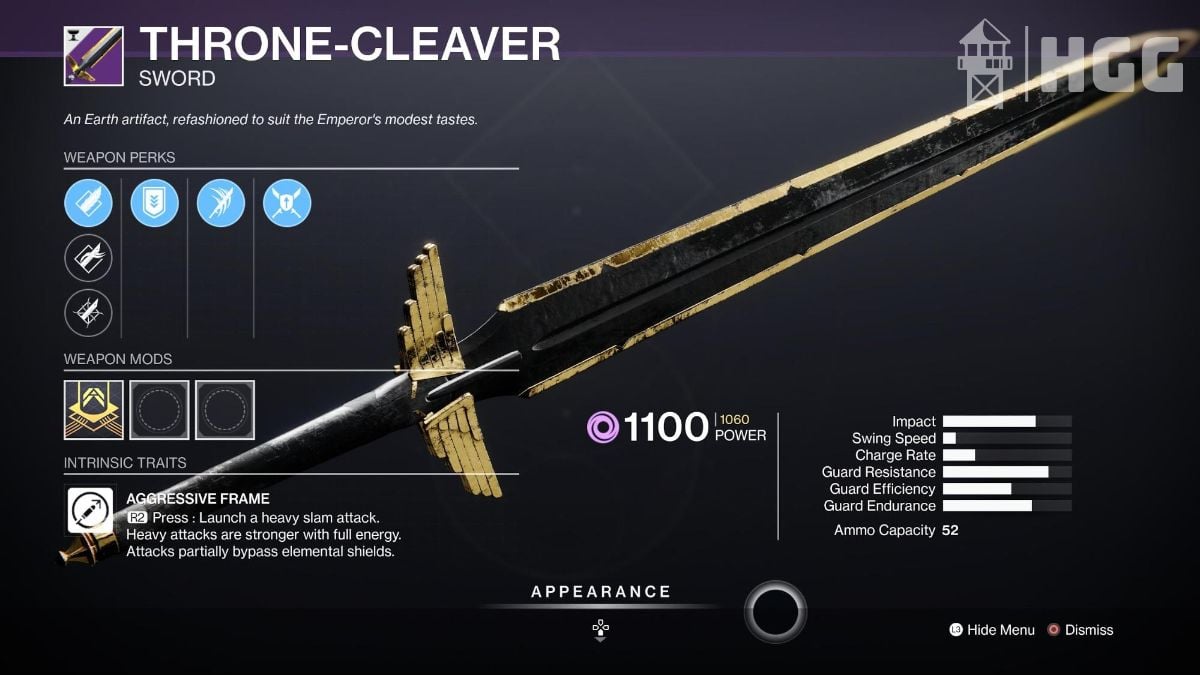Click the HGG watermark logo
This screenshot has width=1200, height=675.
pyautogui.click(x=1071, y=62)
